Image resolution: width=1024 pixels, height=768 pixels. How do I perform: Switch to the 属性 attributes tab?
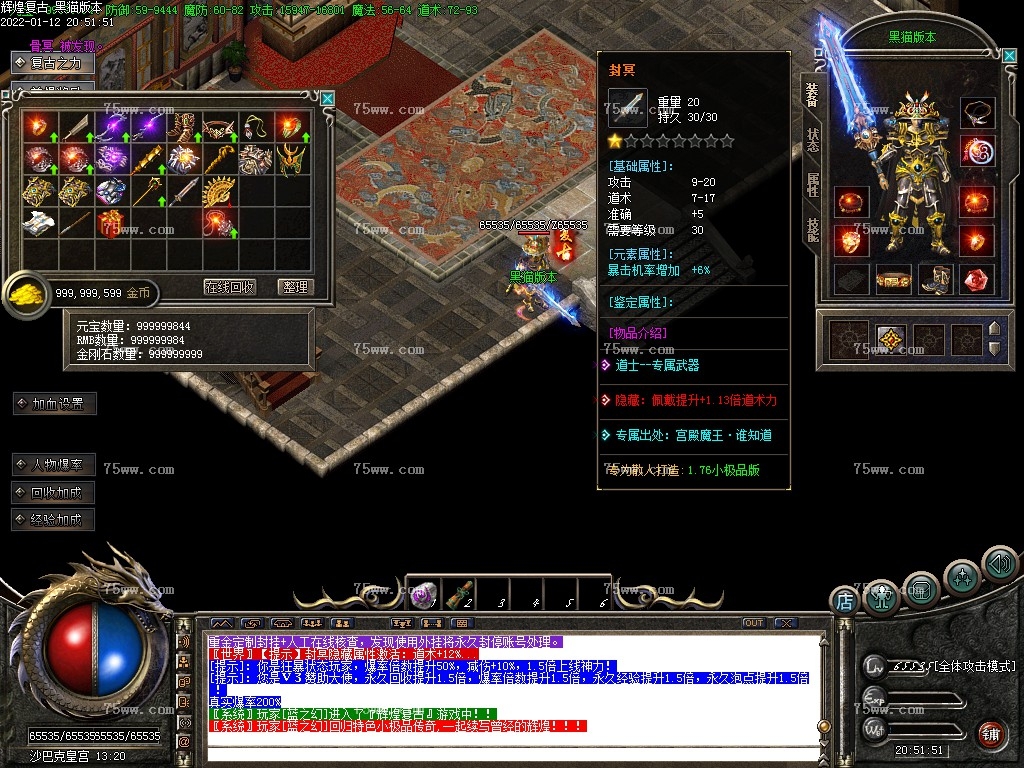click(x=813, y=184)
